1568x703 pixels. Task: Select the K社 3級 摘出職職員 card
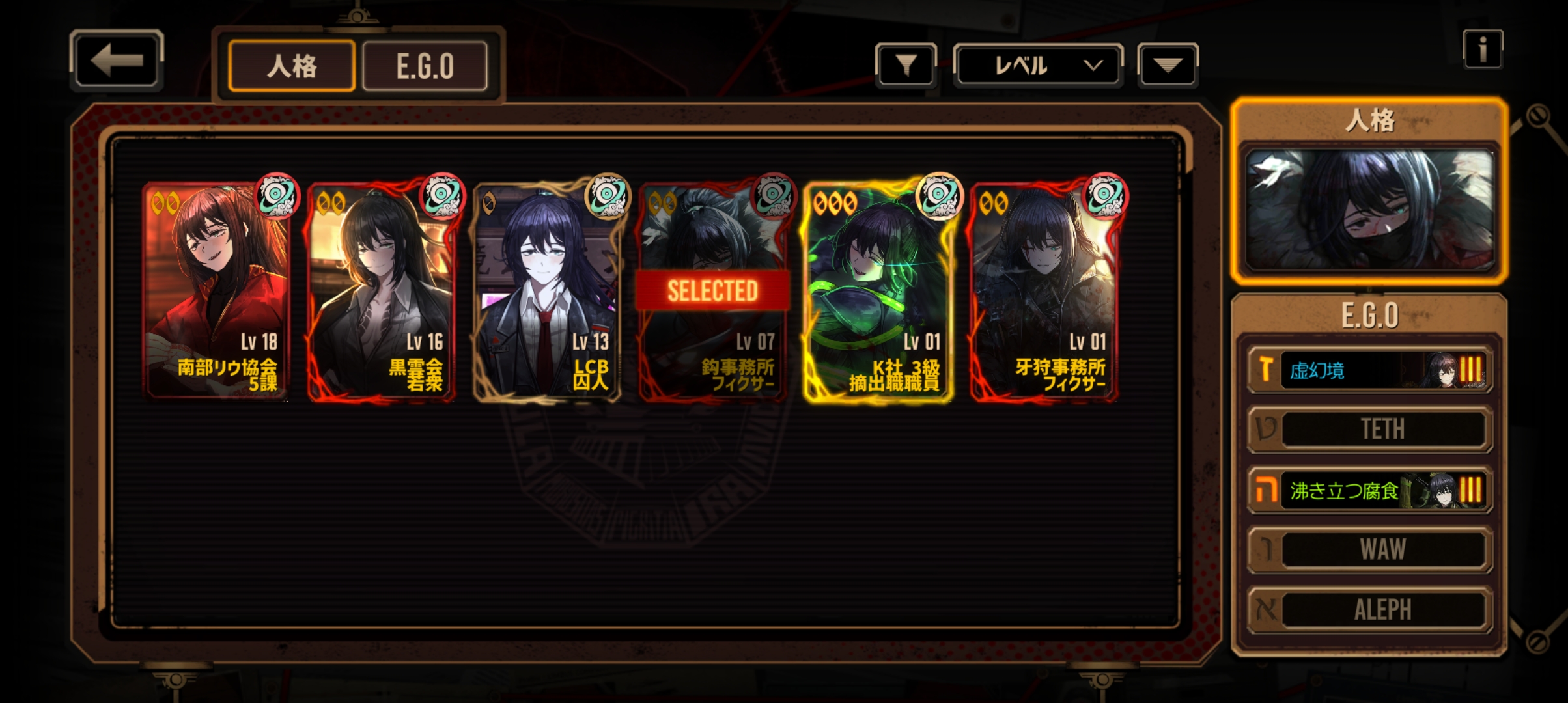[x=878, y=291]
